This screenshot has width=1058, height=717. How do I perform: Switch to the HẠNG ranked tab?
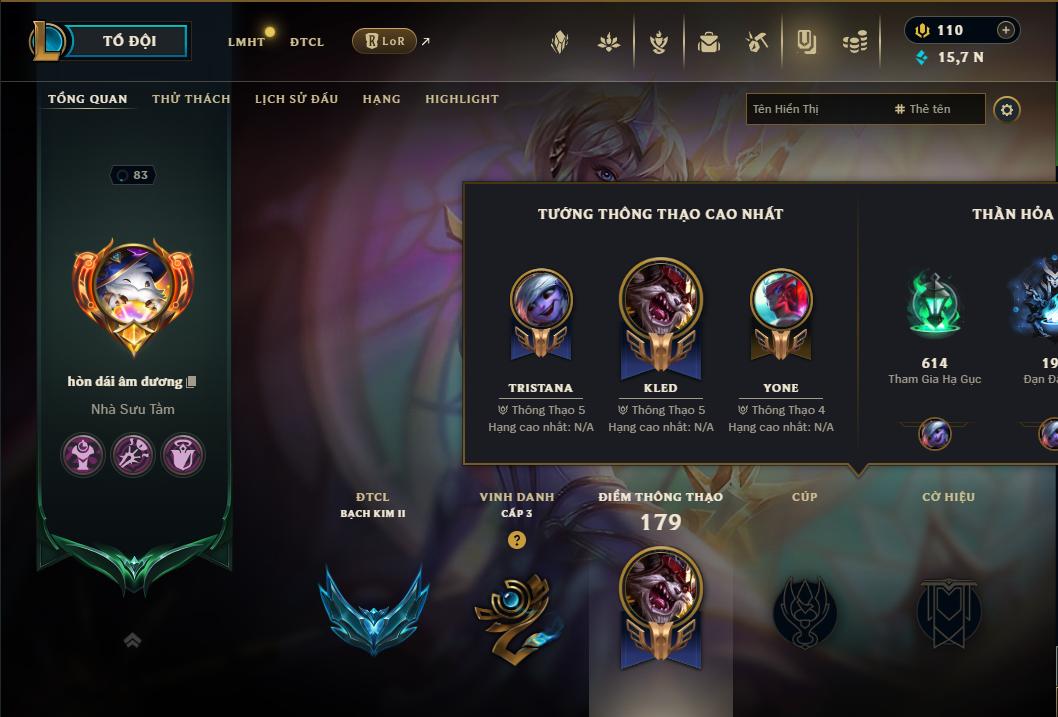coord(381,99)
